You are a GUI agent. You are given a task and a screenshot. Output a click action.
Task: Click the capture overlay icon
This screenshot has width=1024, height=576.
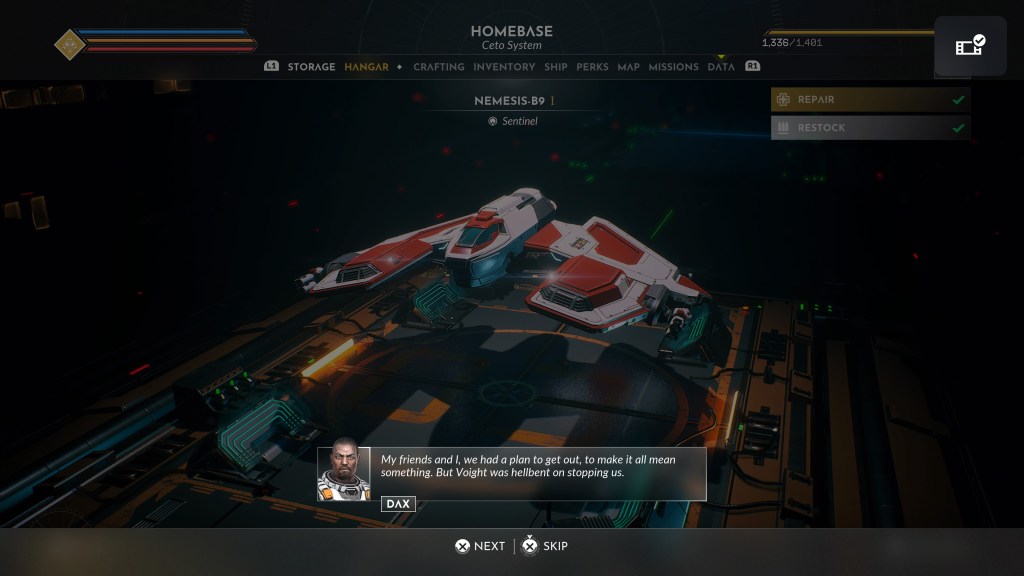click(970, 46)
